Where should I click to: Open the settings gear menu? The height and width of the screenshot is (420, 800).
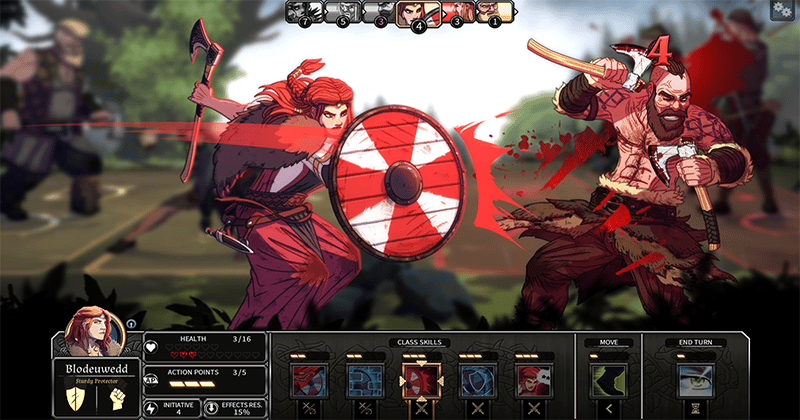pyautogui.click(x=780, y=9)
